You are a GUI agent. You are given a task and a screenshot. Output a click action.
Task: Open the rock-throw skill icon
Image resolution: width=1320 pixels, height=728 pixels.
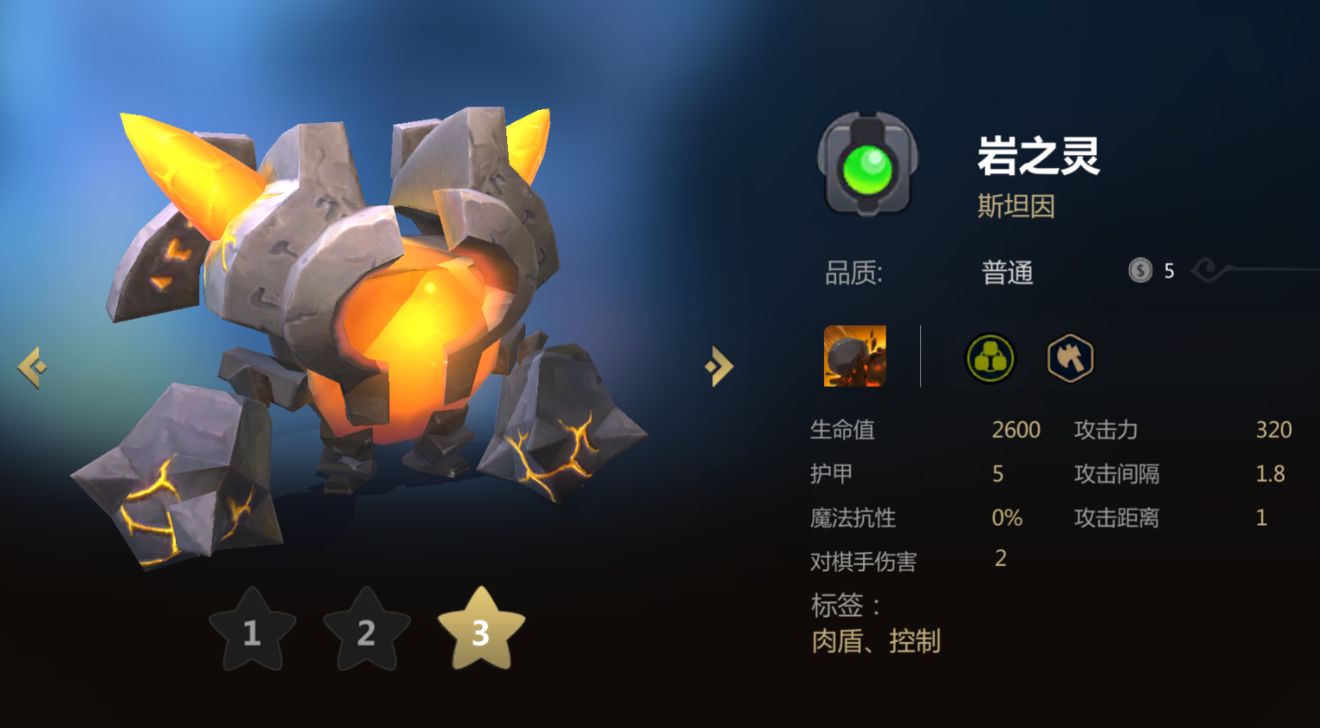(x=855, y=356)
